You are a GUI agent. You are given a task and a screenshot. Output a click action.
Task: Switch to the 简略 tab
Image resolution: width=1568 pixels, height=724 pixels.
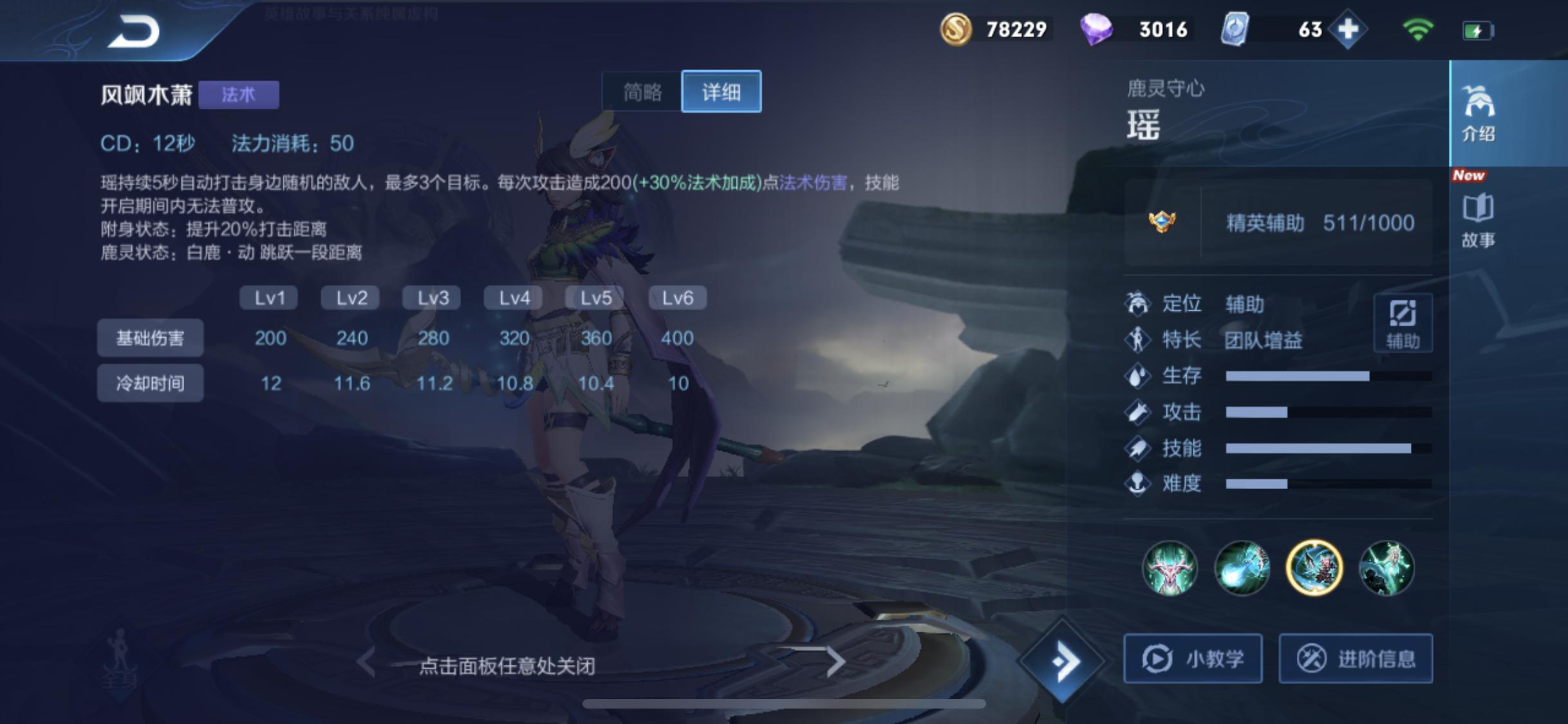click(642, 92)
